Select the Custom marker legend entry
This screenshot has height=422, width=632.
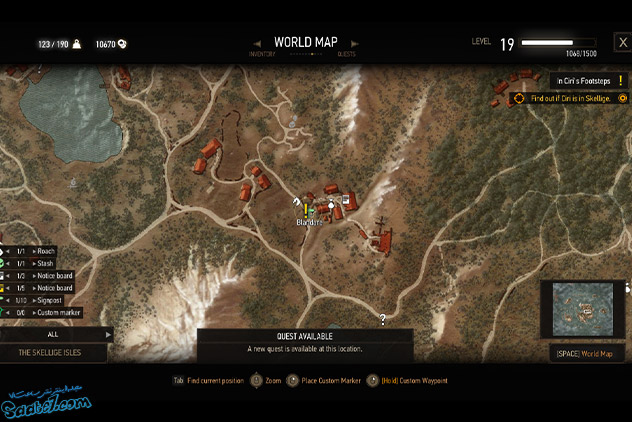tap(55, 313)
